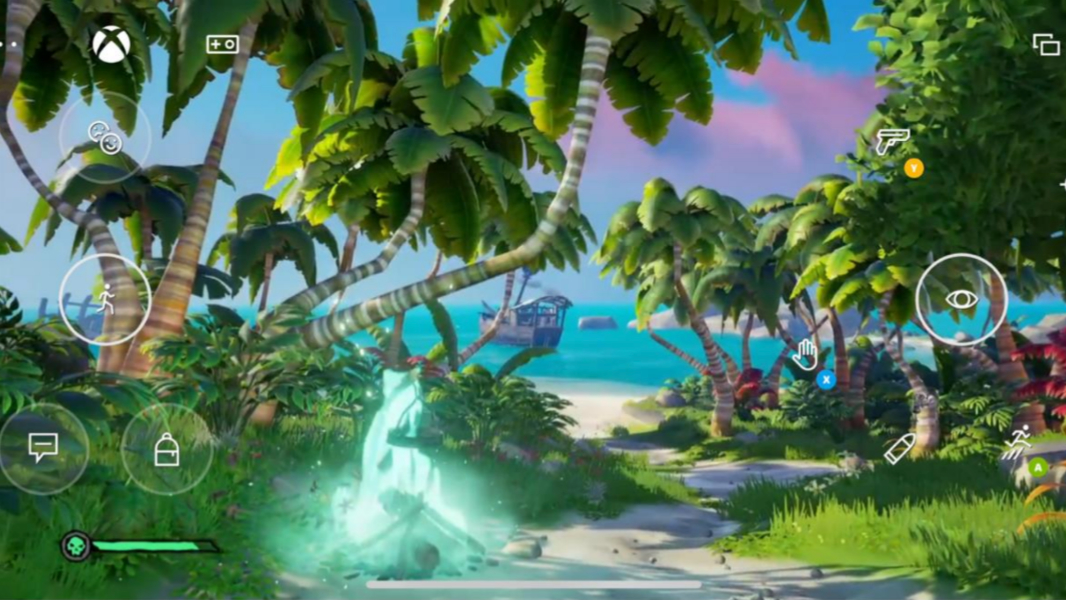
Task: Open the Xbox logo menu
Action: (x=111, y=44)
